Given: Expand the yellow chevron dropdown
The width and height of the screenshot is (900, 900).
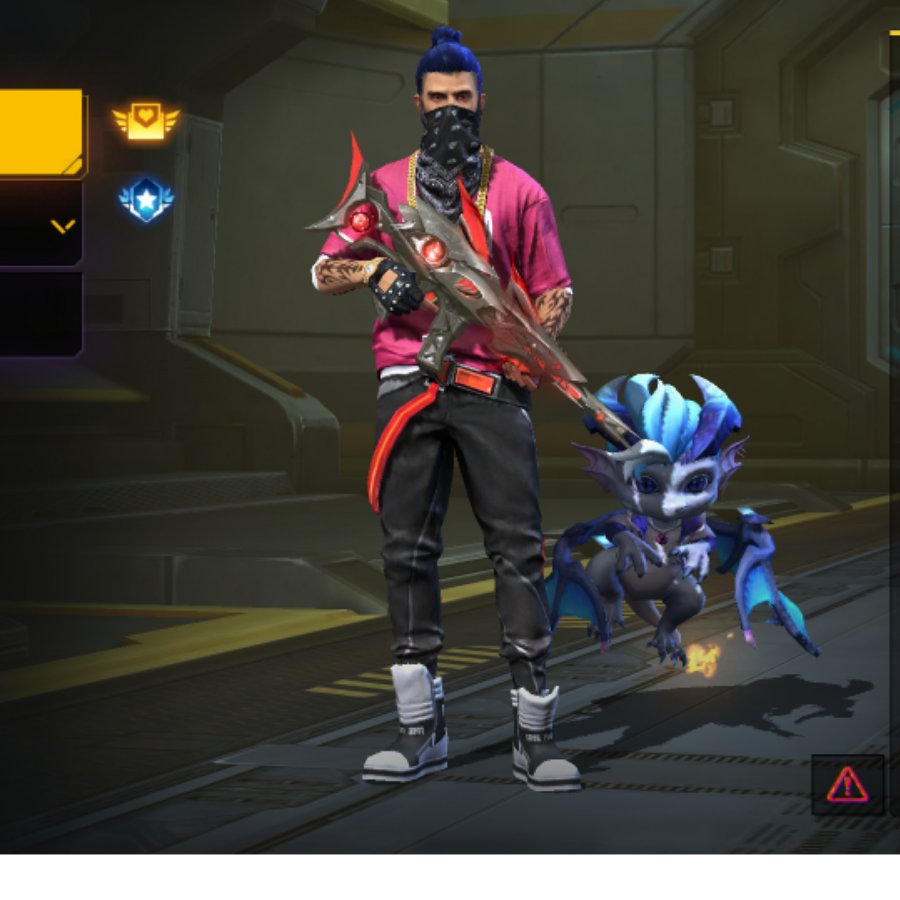Looking at the screenshot, I should pos(62,226).
